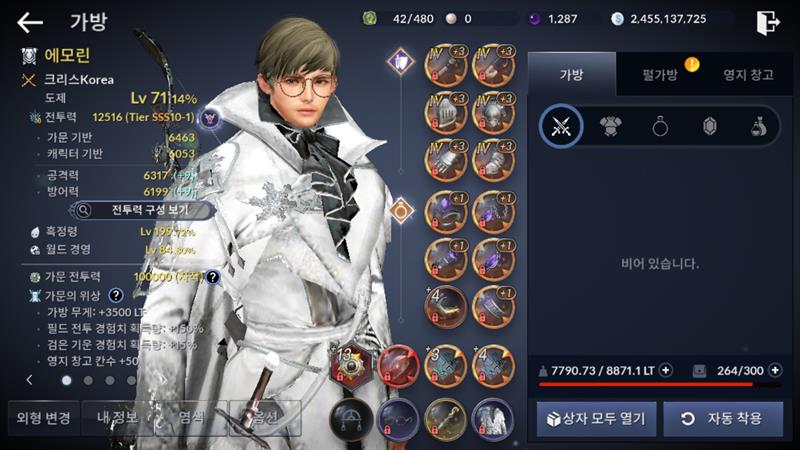This screenshot has height=450, width=800.
Task: Select the ring accessory filter
Action: click(x=661, y=126)
